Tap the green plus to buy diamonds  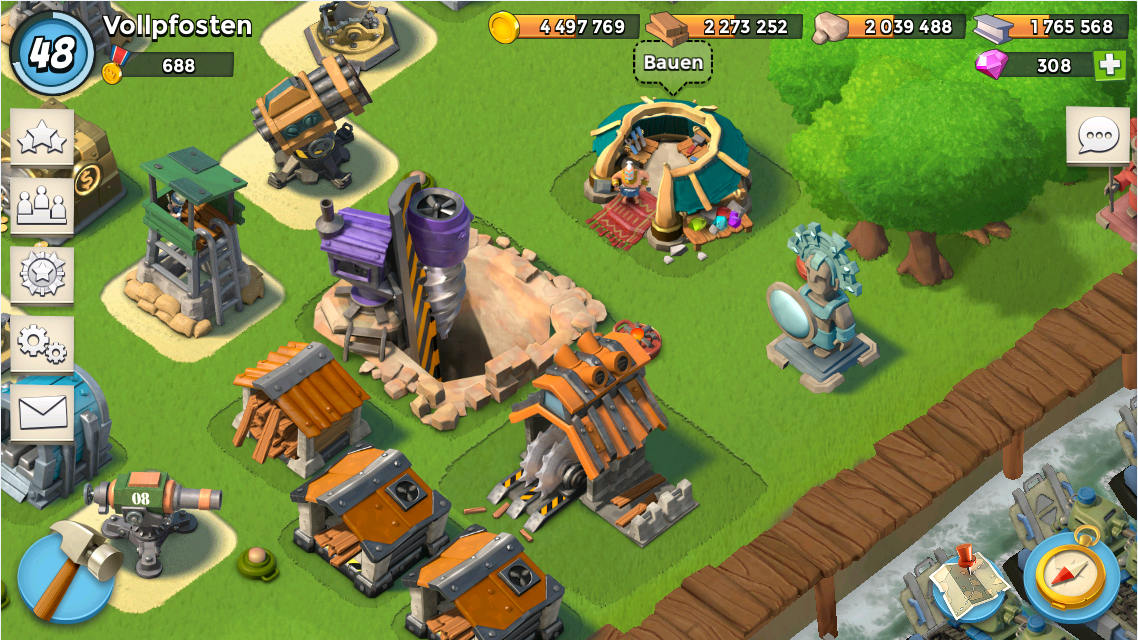(1108, 65)
